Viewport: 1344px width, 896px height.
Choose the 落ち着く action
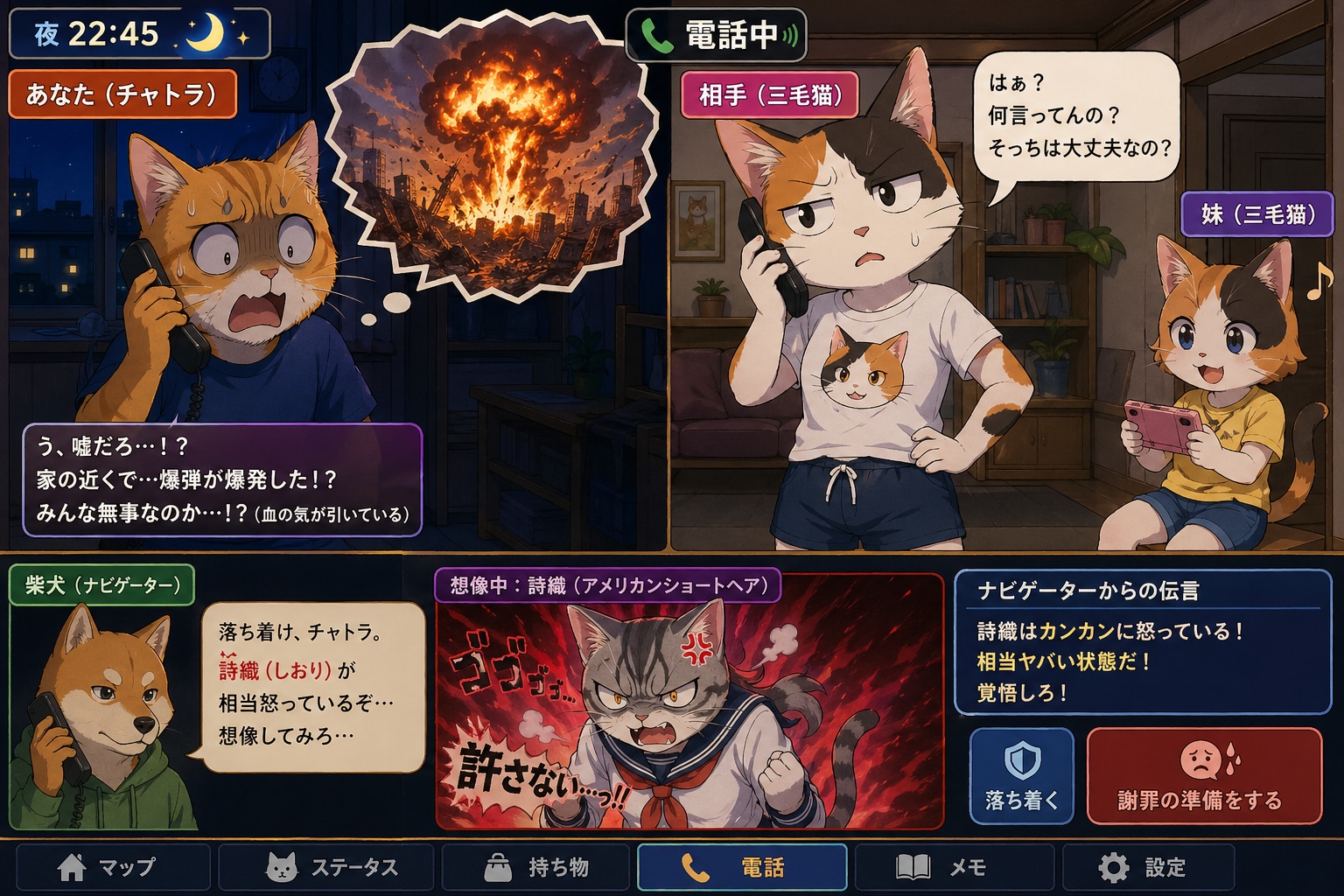(x=1021, y=777)
